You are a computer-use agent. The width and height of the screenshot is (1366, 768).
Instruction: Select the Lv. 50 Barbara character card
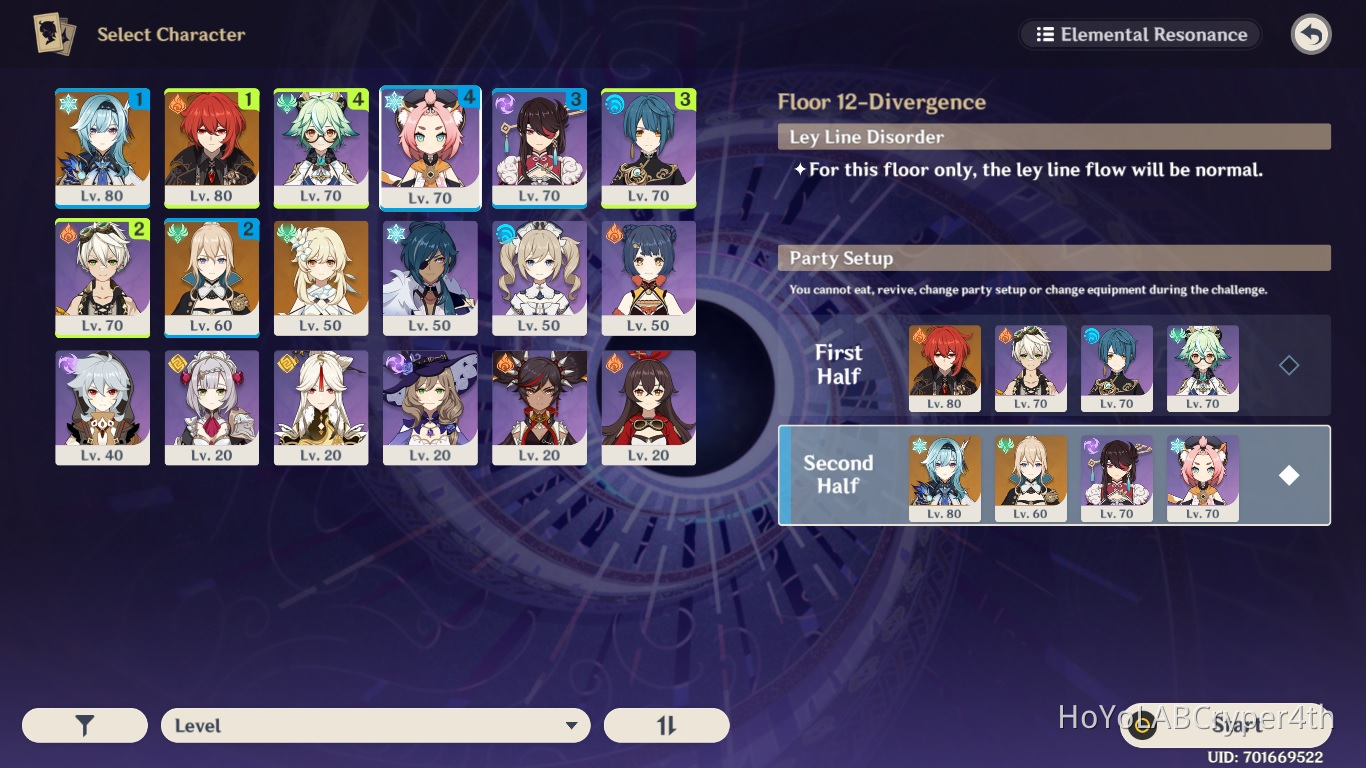pos(539,278)
